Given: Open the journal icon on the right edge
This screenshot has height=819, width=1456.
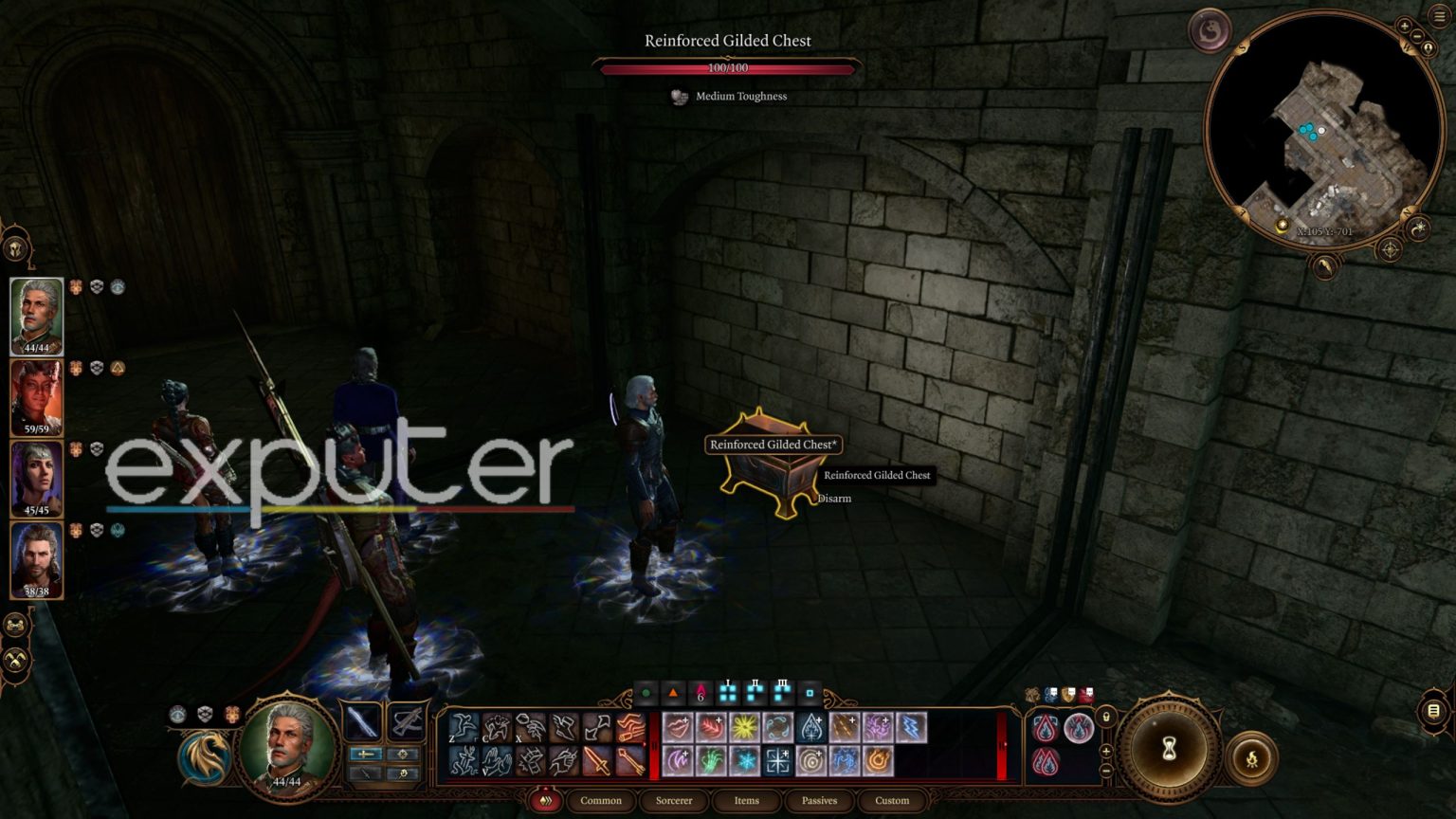Looking at the screenshot, I should [x=1432, y=712].
